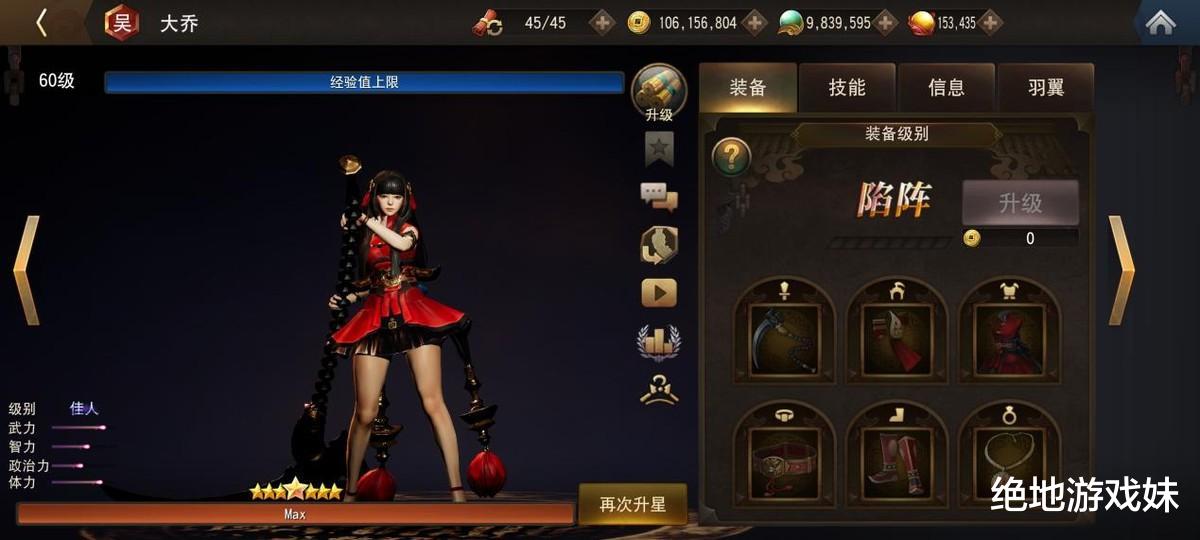Screen dimensions: 1200x540
Task: Switch to the 技能 tab
Action: (x=847, y=88)
